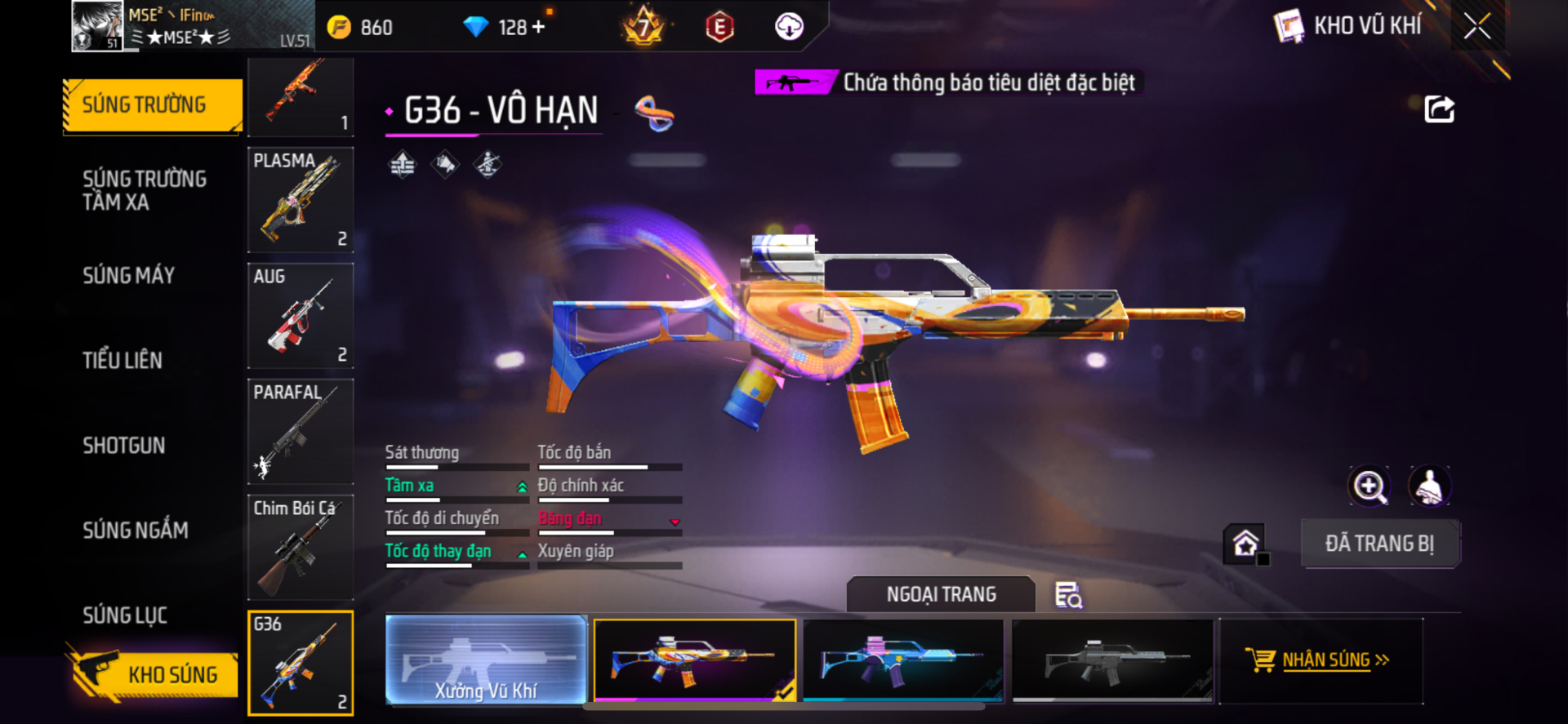Switch to Súng Ngắm category
1568x724 pixels.
[x=136, y=531]
